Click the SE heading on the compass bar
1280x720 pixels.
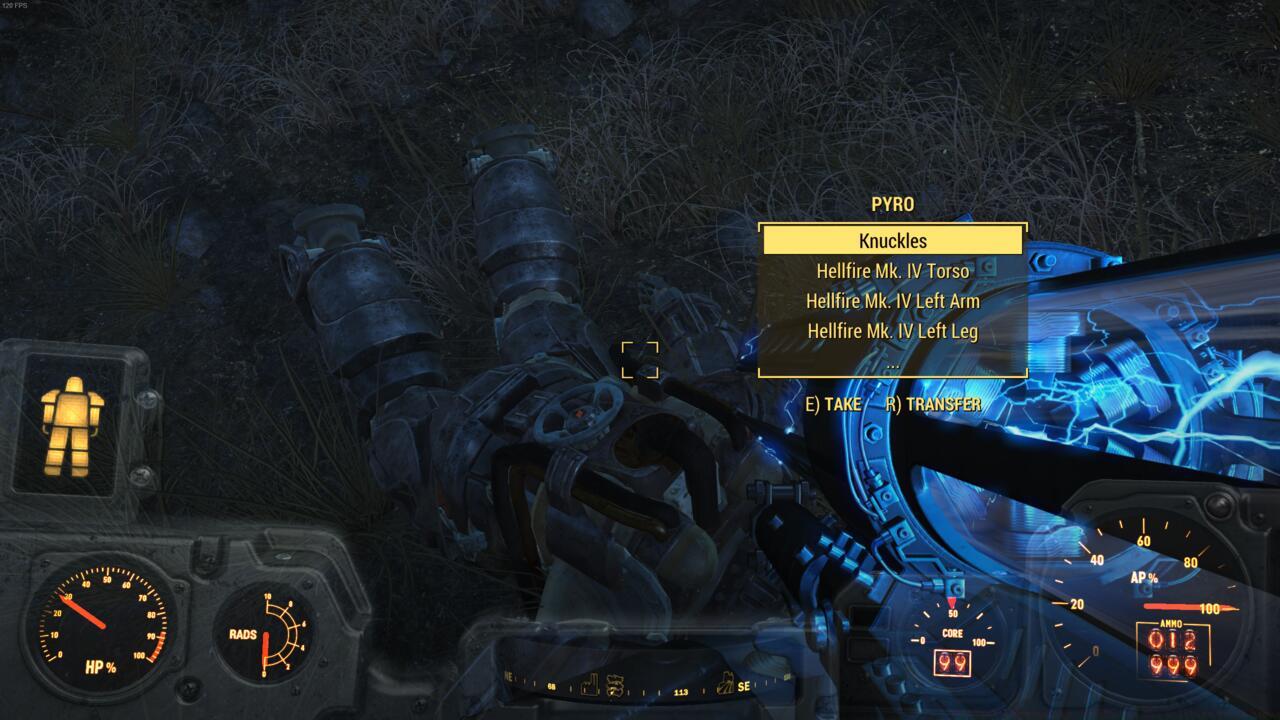(x=746, y=688)
